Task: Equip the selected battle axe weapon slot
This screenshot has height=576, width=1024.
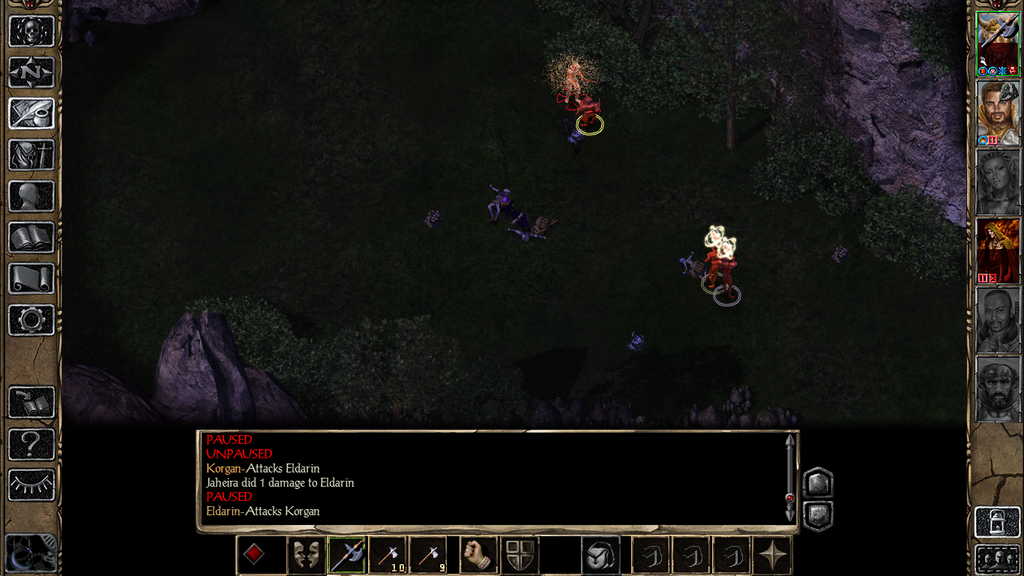Action: pyautogui.click(x=347, y=555)
